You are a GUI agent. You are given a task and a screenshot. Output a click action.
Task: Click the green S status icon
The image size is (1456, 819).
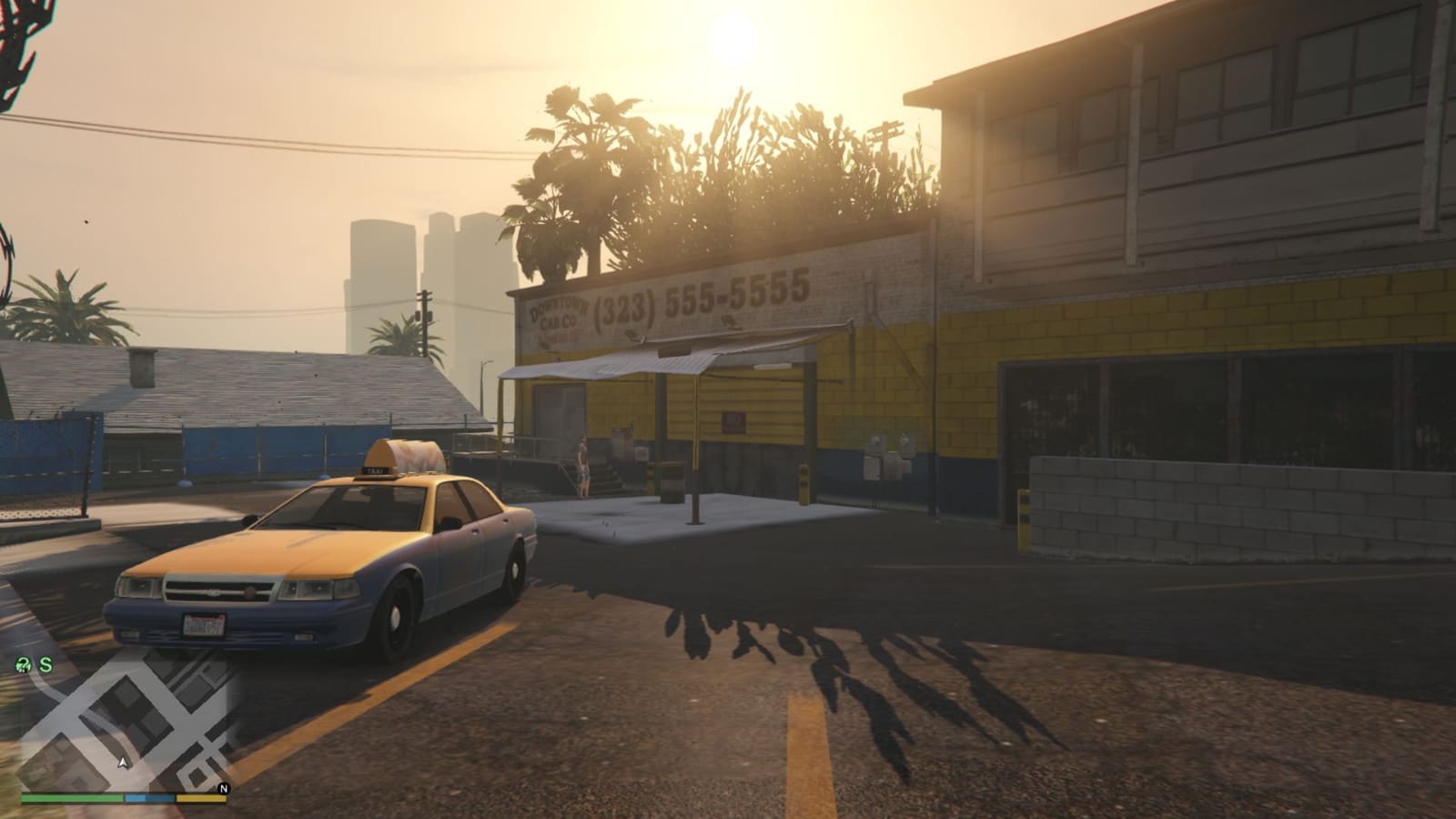[x=45, y=664]
